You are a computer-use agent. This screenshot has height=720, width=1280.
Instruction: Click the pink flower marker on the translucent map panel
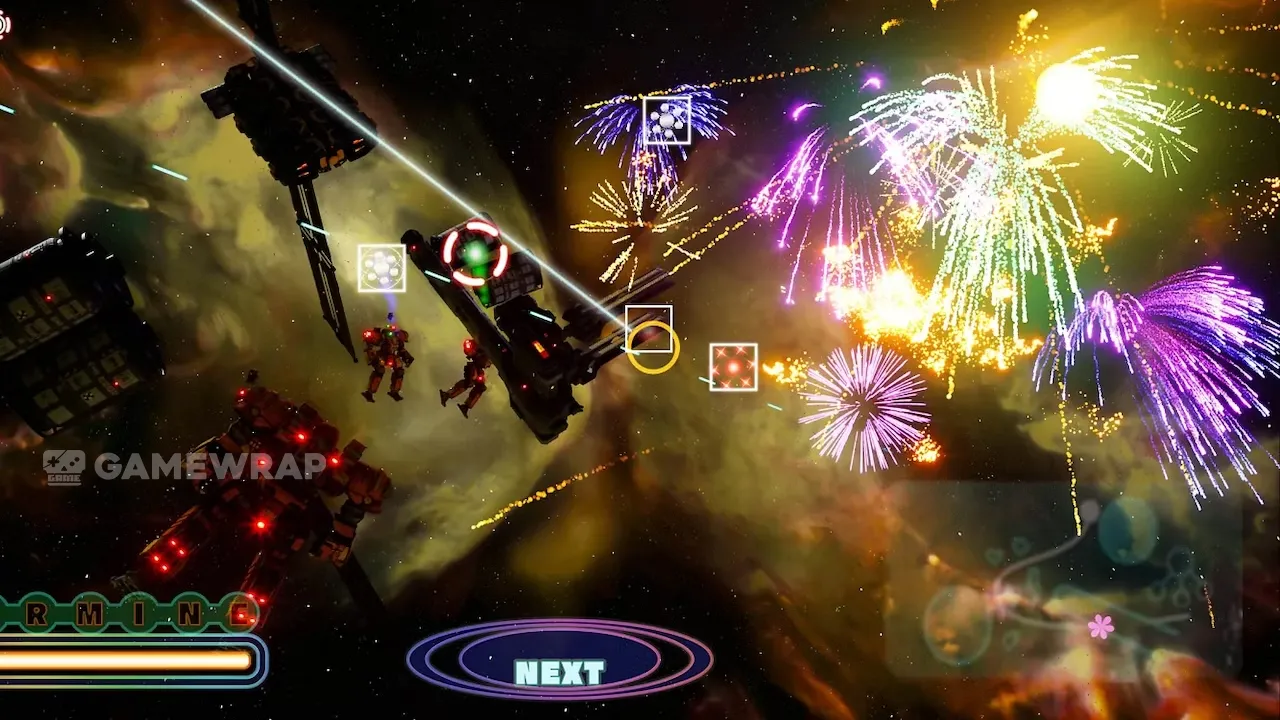coord(1100,626)
